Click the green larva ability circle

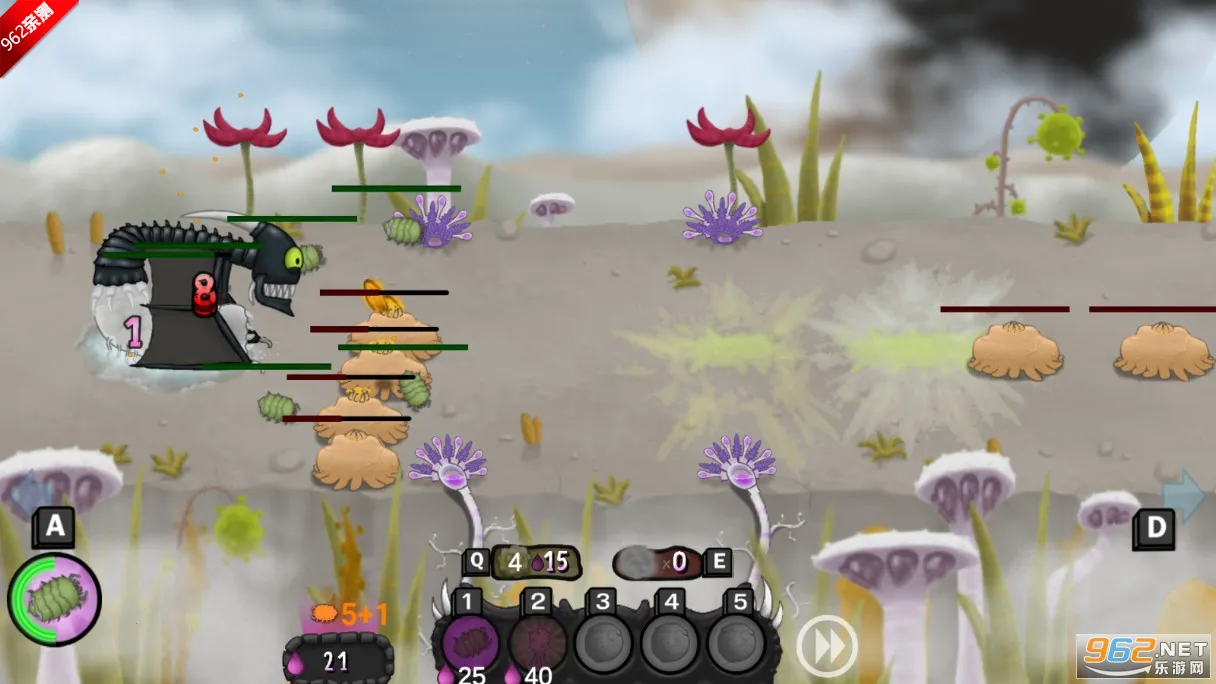[55, 599]
